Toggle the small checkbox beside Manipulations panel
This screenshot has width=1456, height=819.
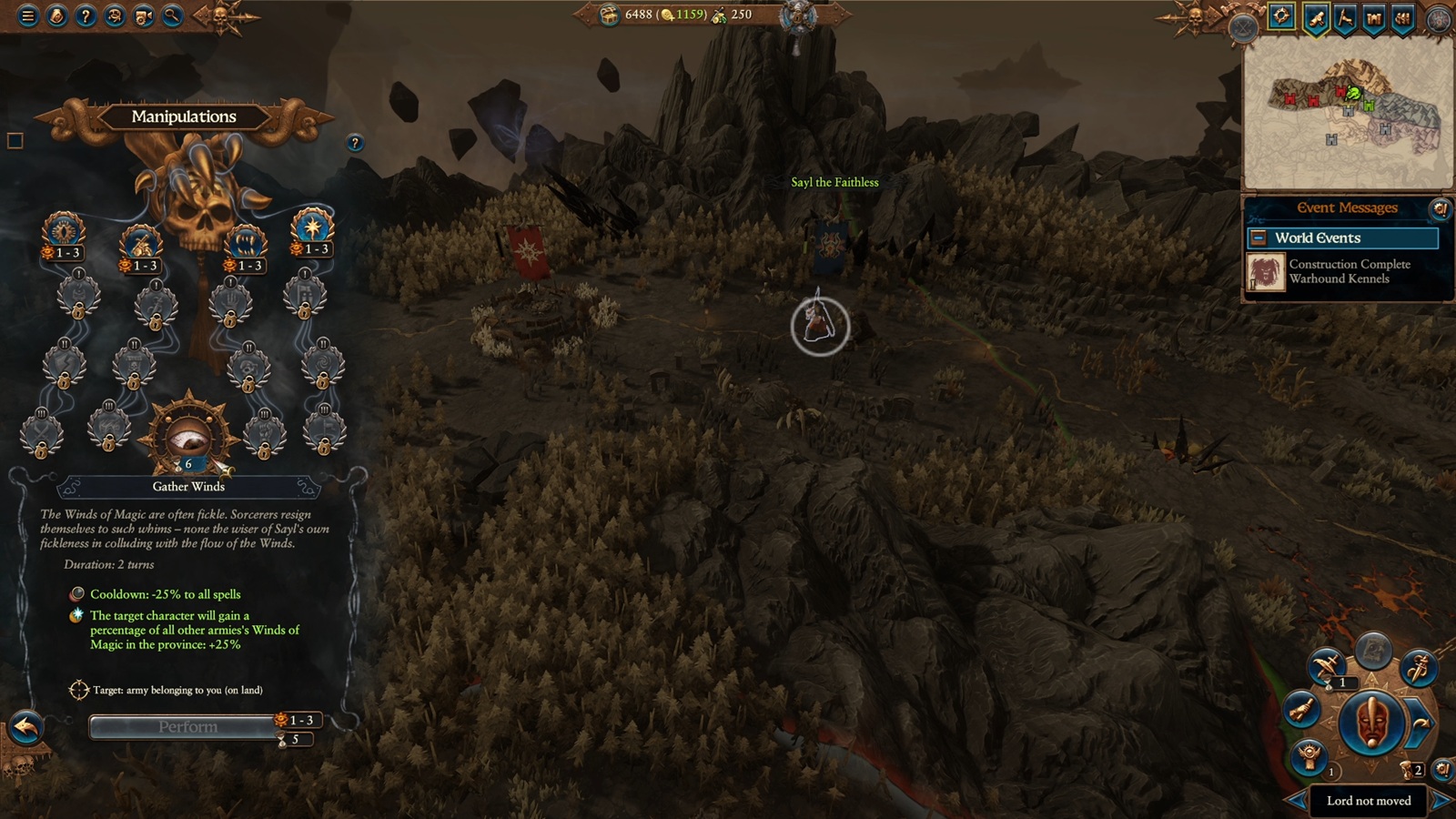[x=15, y=140]
